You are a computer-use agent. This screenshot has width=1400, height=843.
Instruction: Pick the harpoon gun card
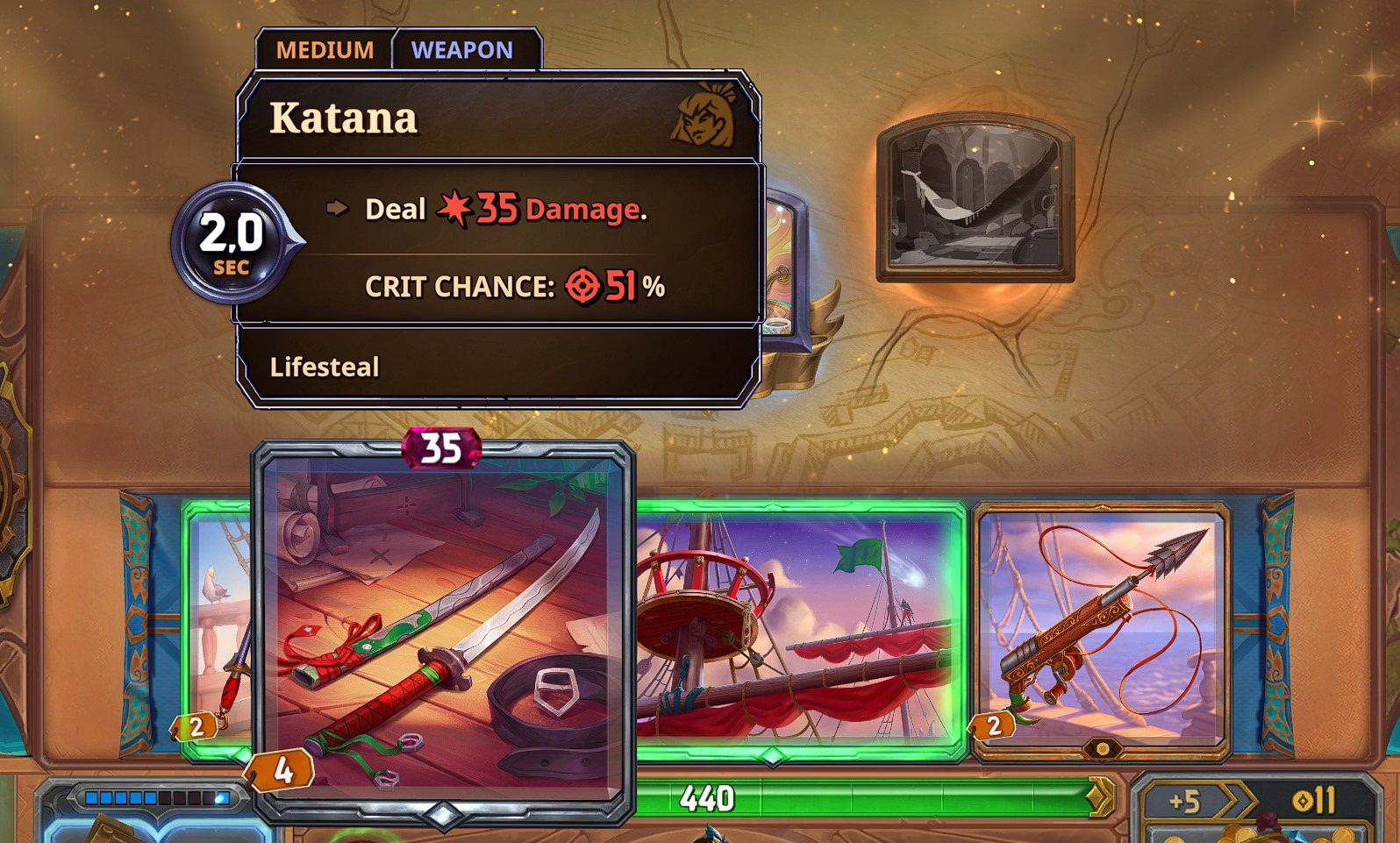[x=1102, y=629]
